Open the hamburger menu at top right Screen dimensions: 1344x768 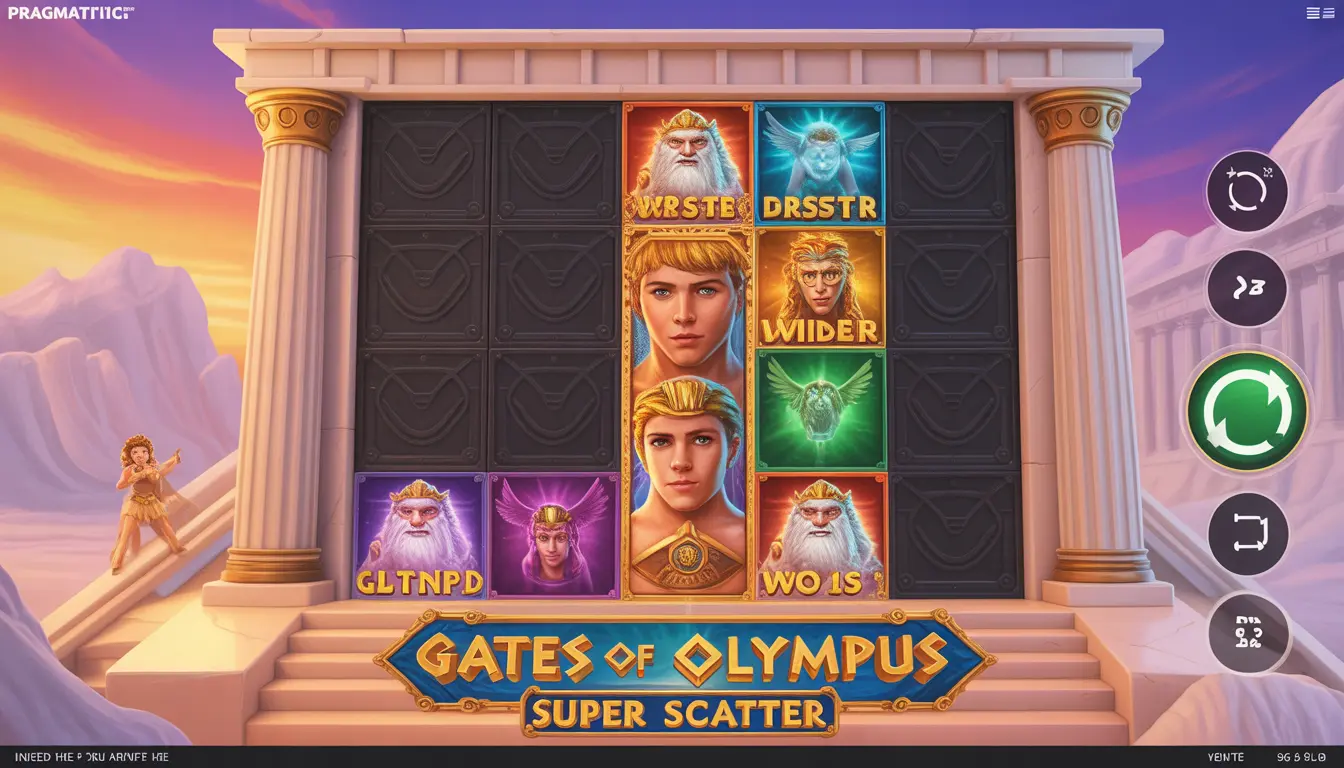[x=1320, y=12]
